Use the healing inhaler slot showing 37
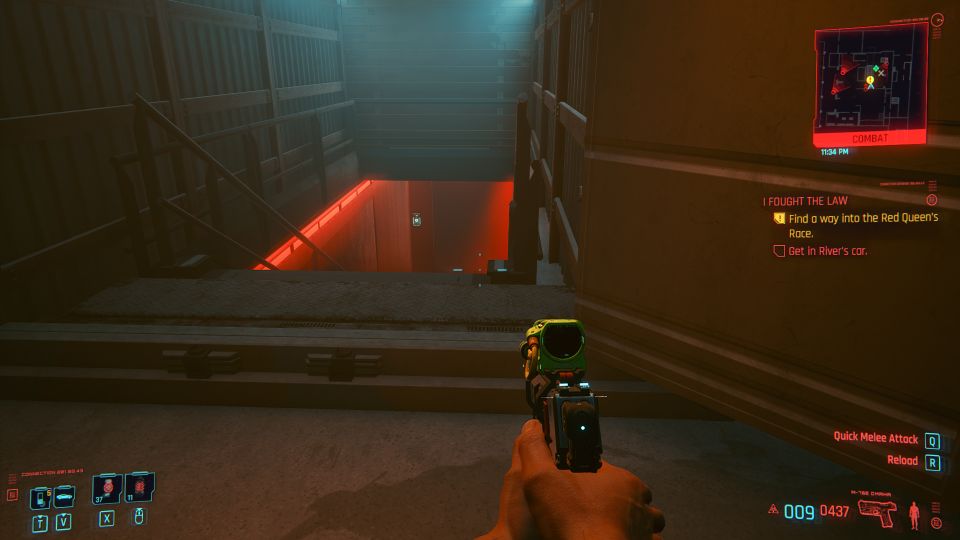The height and width of the screenshot is (540, 960). tap(107, 489)
